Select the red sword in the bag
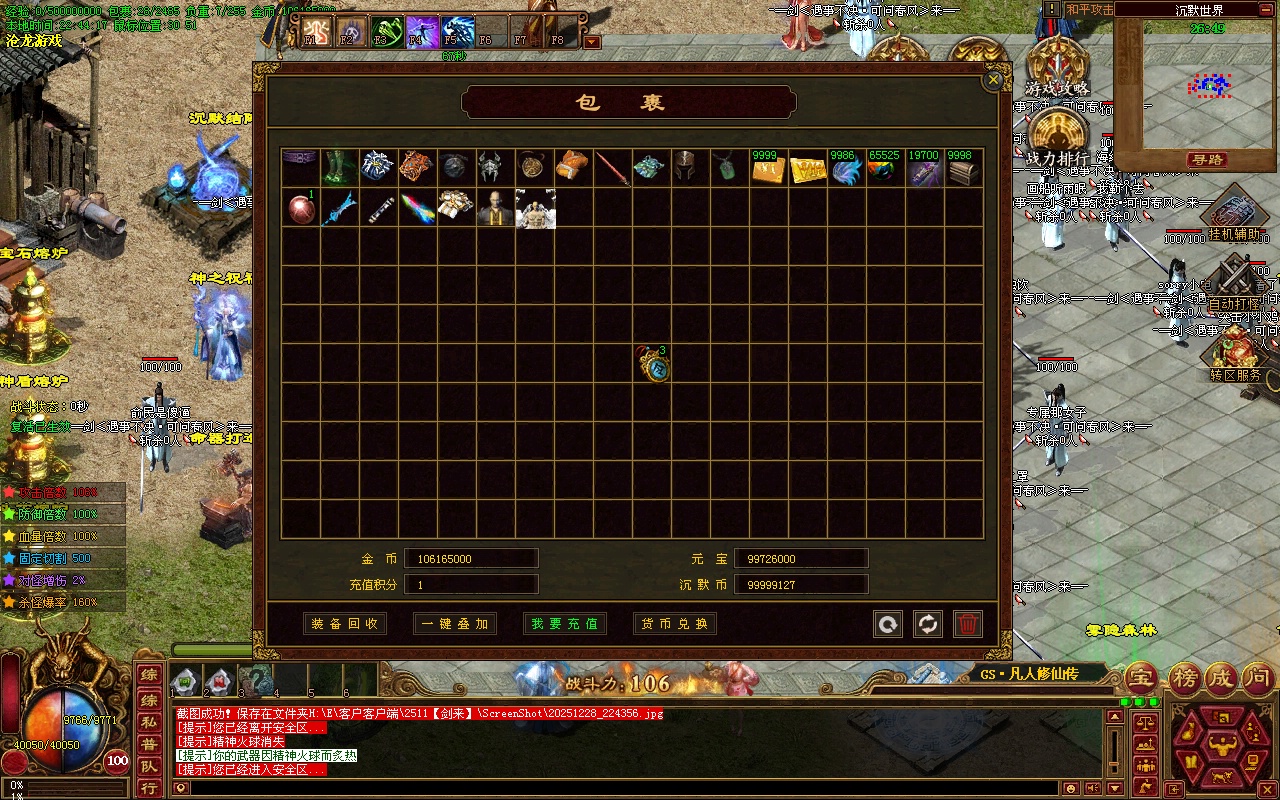 612,168
